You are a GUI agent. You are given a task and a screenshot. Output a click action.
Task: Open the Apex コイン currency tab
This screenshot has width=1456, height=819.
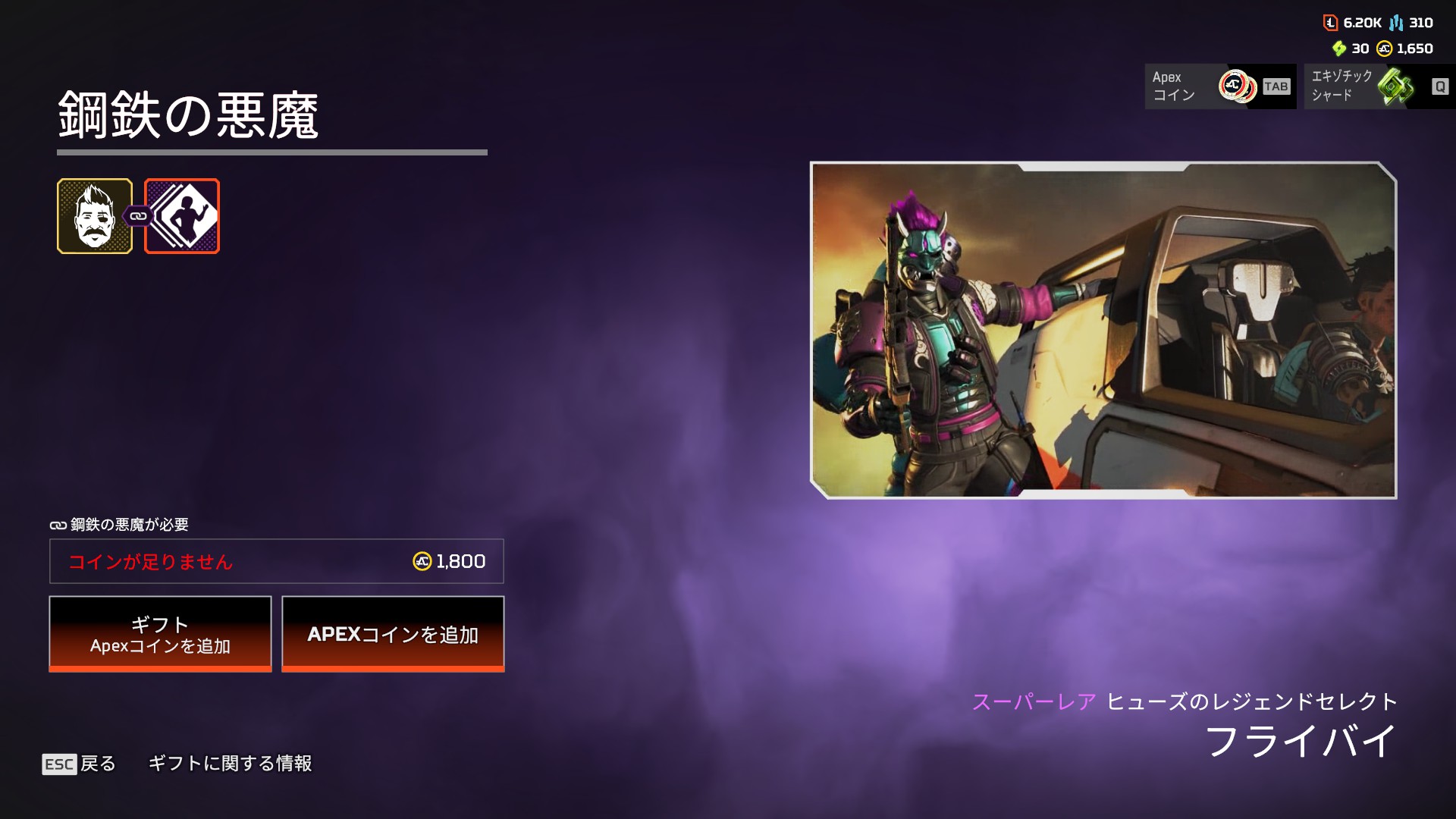(1219, 86)
